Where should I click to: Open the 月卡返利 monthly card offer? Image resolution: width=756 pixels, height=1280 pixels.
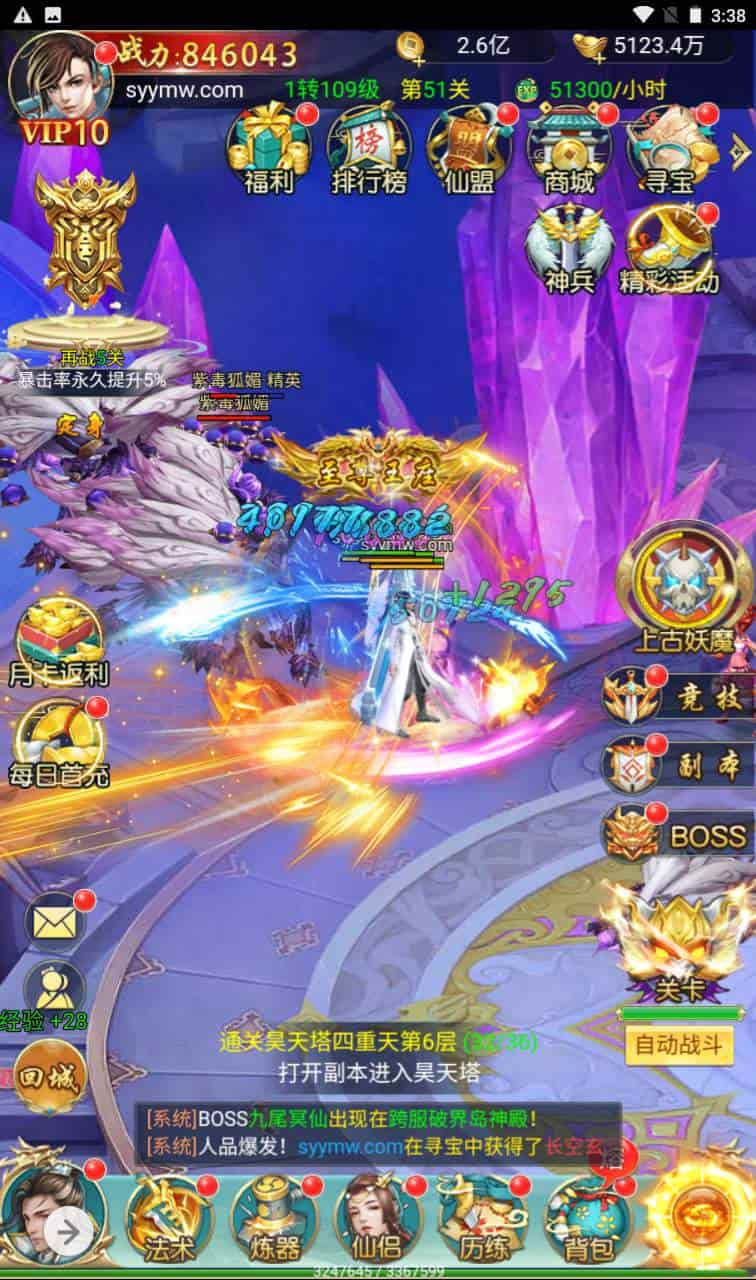[x=58, y=642]
